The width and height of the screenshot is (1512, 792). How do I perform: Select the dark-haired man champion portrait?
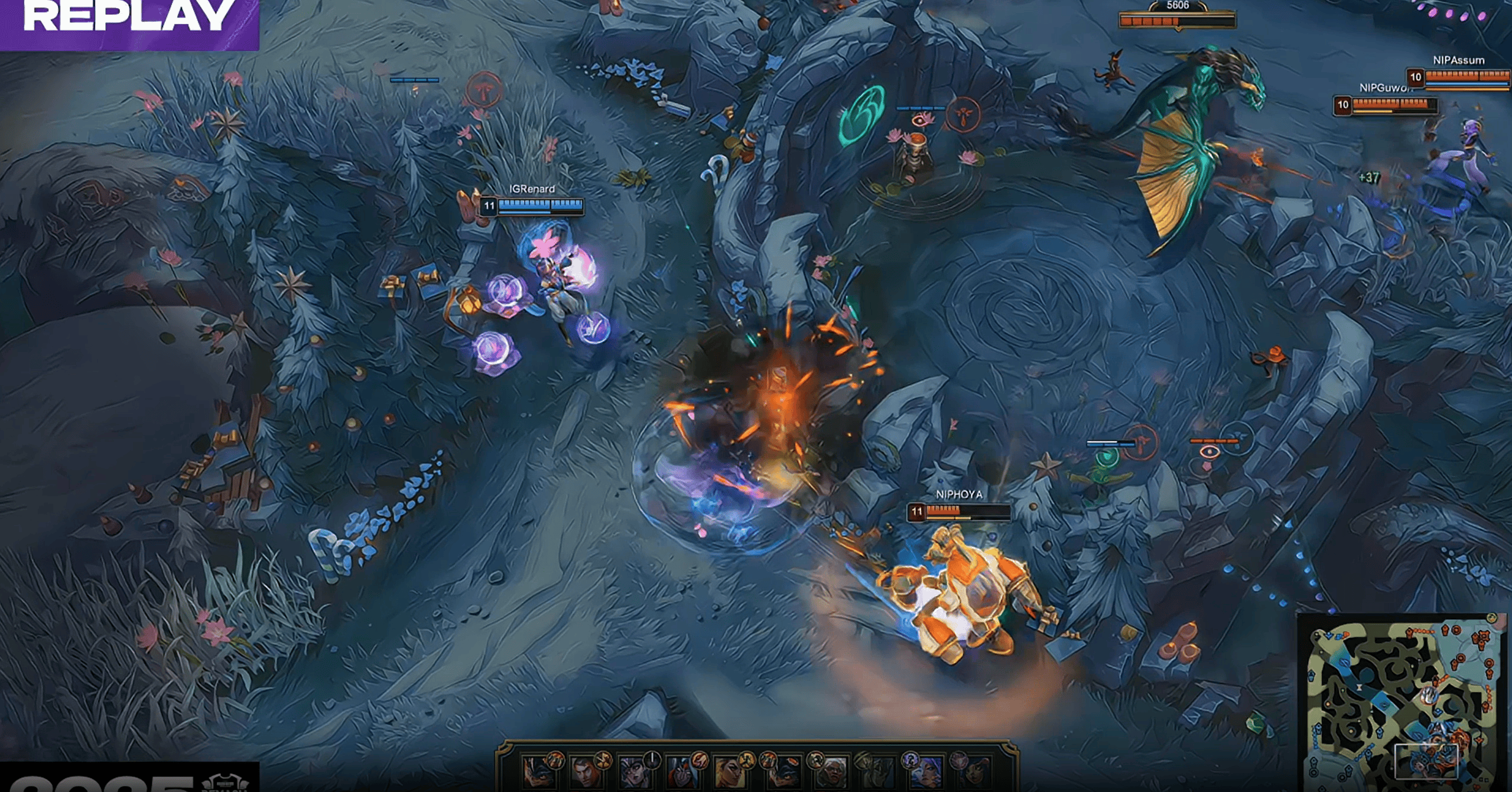point(586,773)
